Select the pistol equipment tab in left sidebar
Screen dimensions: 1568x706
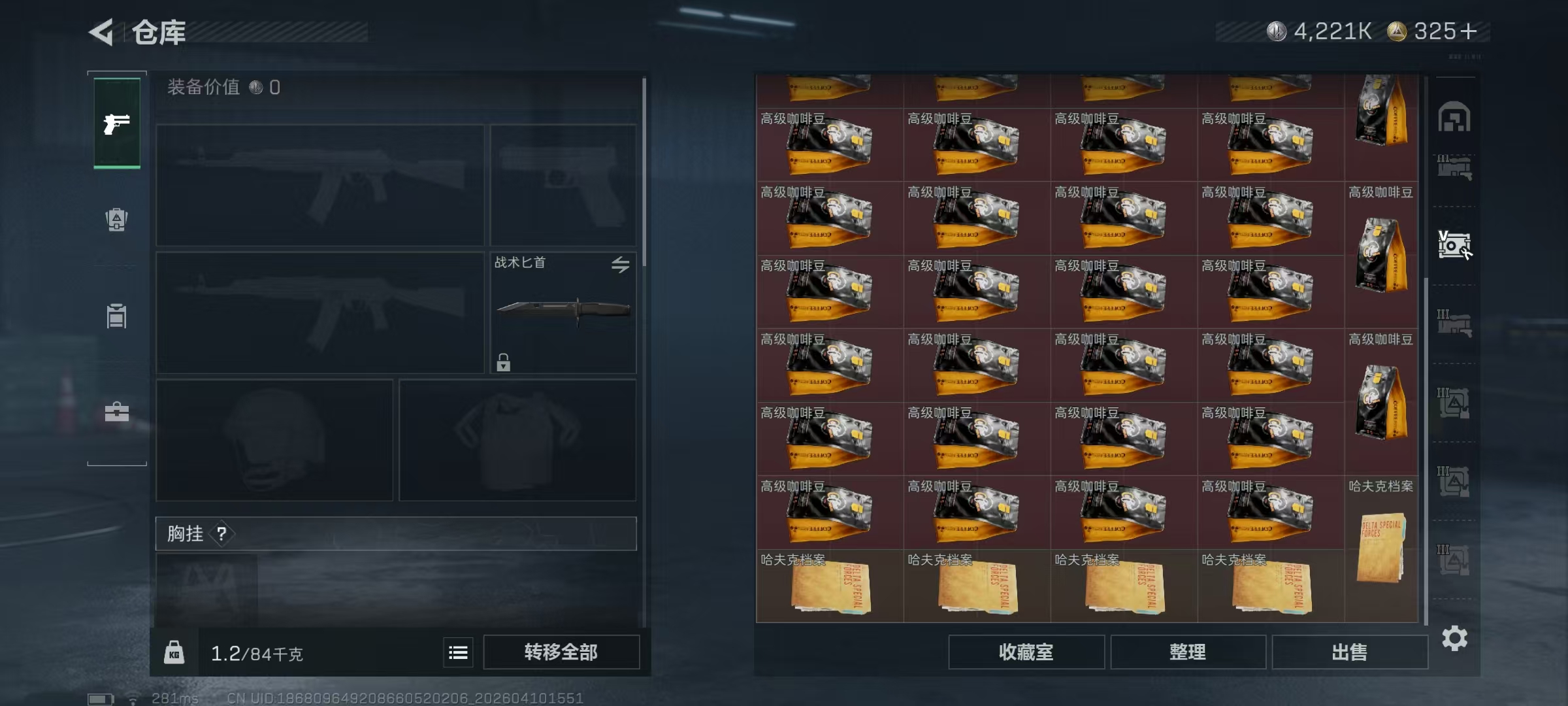coord(116,122)
